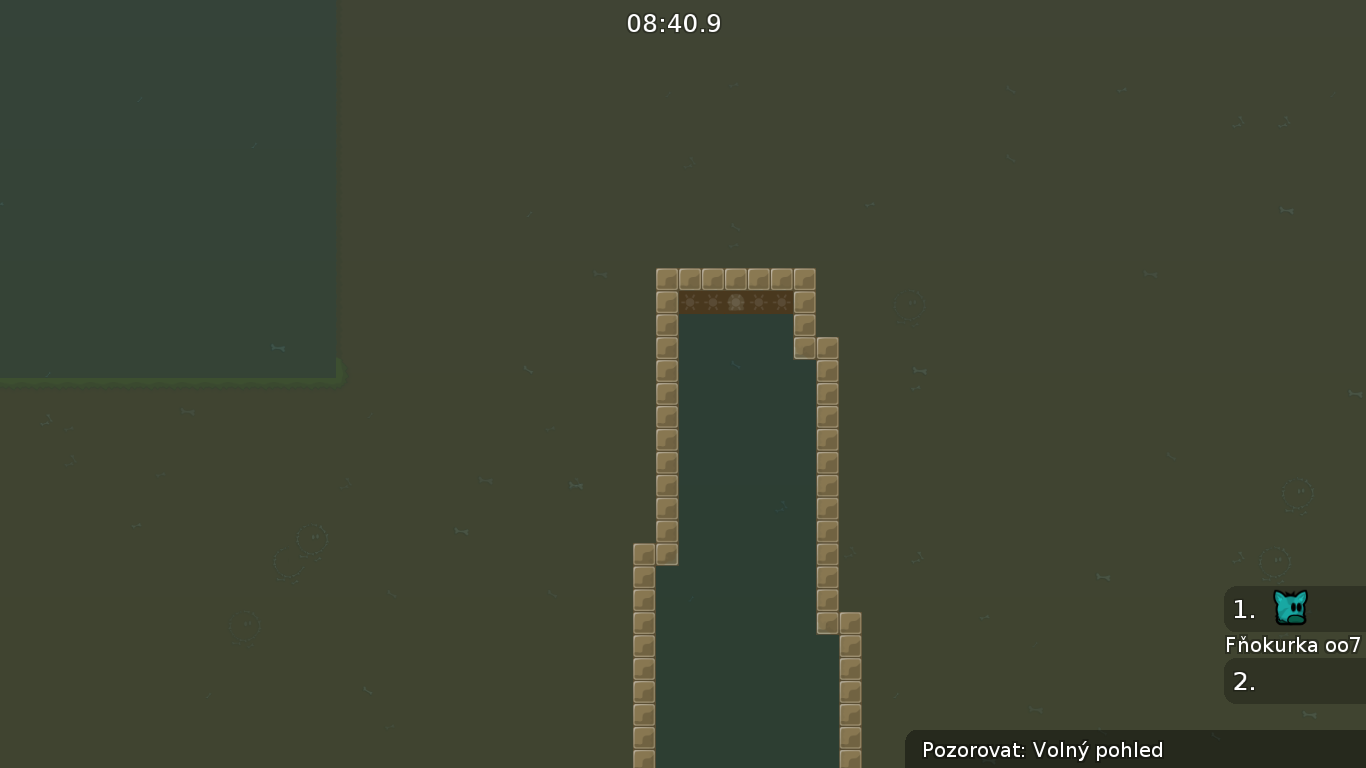Click the match timer showing 08:40.9
Screen dimensions: 1366x768
click(674, 23)
